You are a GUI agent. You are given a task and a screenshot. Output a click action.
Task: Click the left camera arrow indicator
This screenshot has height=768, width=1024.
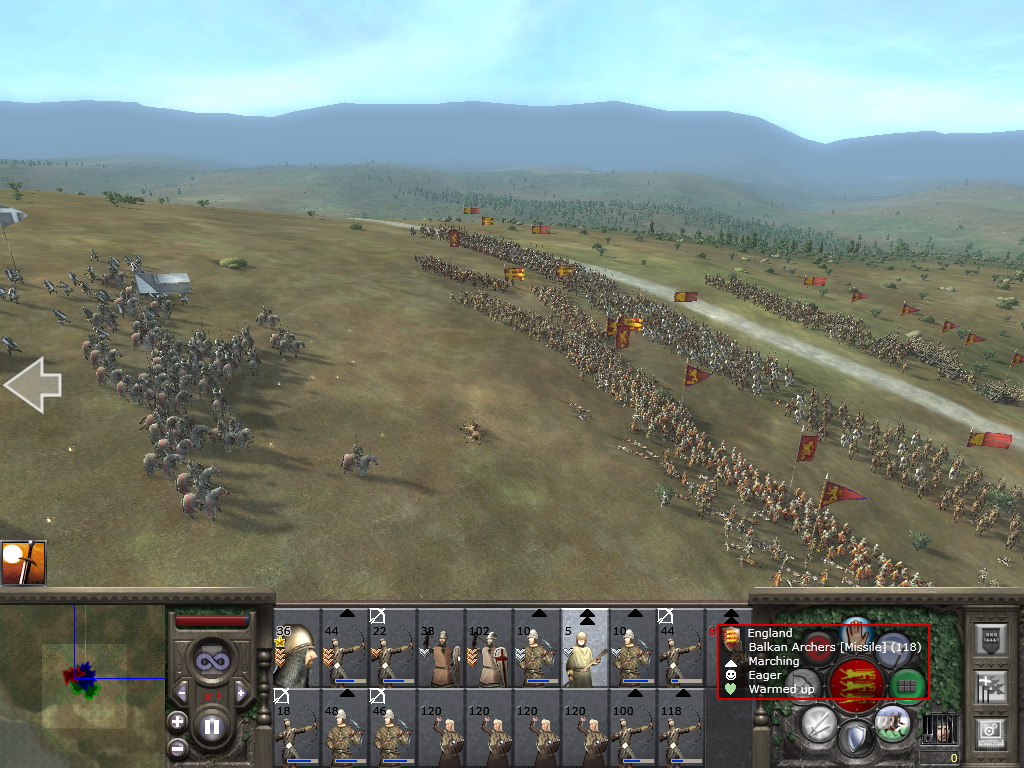point(32,387)
